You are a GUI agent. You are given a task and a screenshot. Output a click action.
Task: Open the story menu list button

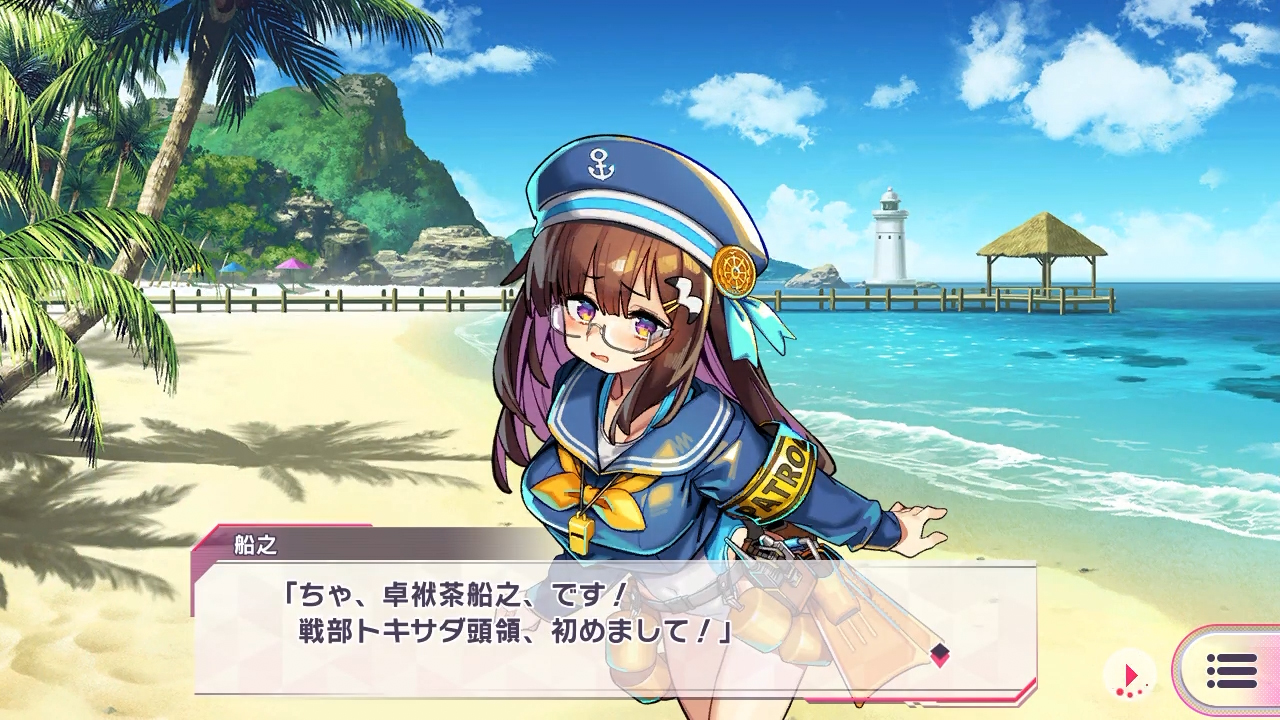click(1231, 671)
